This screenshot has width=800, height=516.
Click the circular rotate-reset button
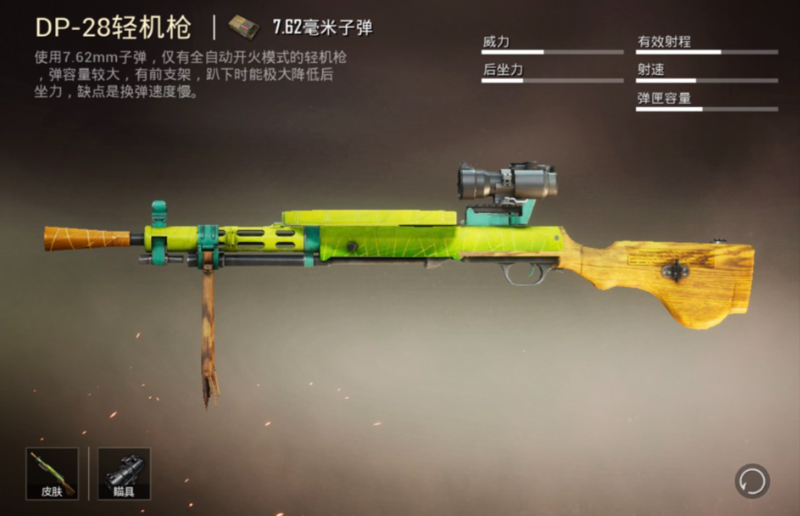coord(751,481)
